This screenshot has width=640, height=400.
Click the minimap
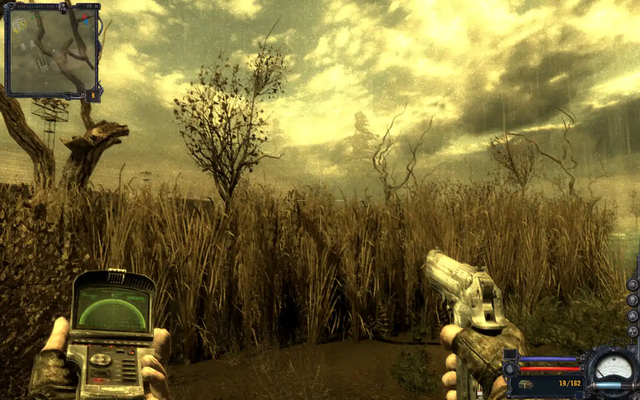52,50
